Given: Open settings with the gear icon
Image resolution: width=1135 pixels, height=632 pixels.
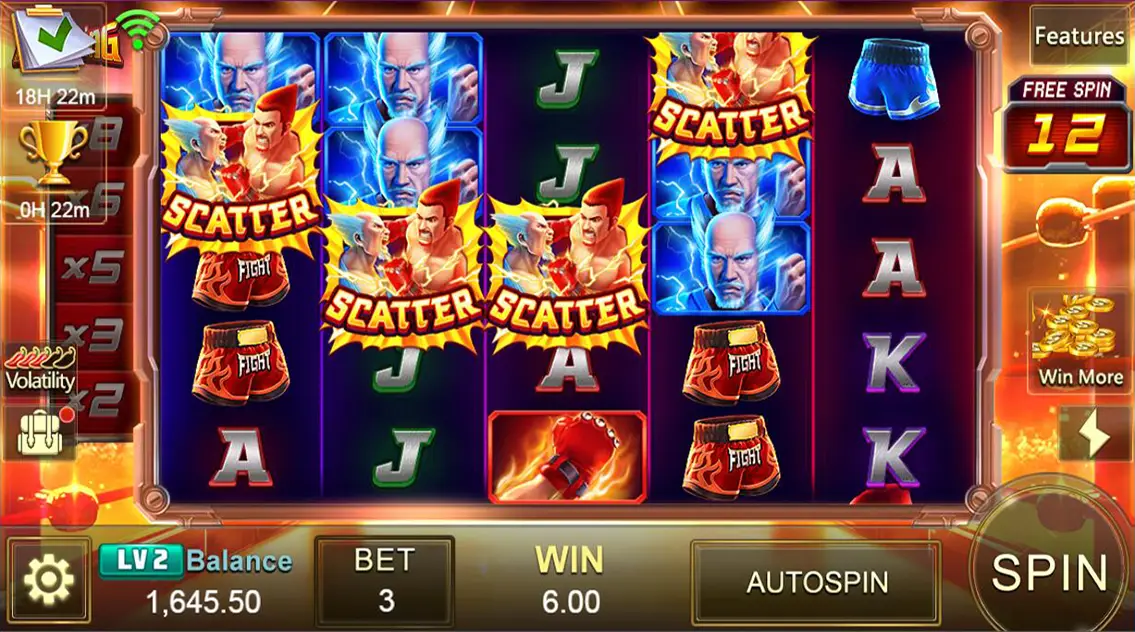Looking at the screenshot, I should click(49, 579).
